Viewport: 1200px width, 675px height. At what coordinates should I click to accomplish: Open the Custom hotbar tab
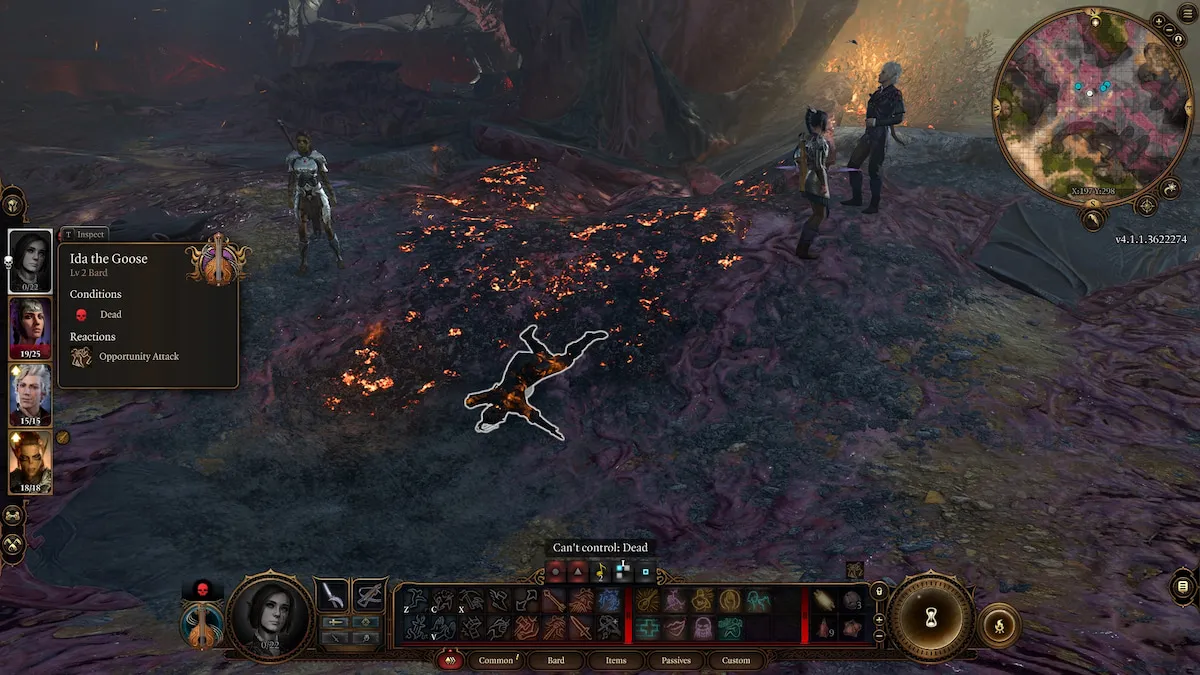click(736, 660)
